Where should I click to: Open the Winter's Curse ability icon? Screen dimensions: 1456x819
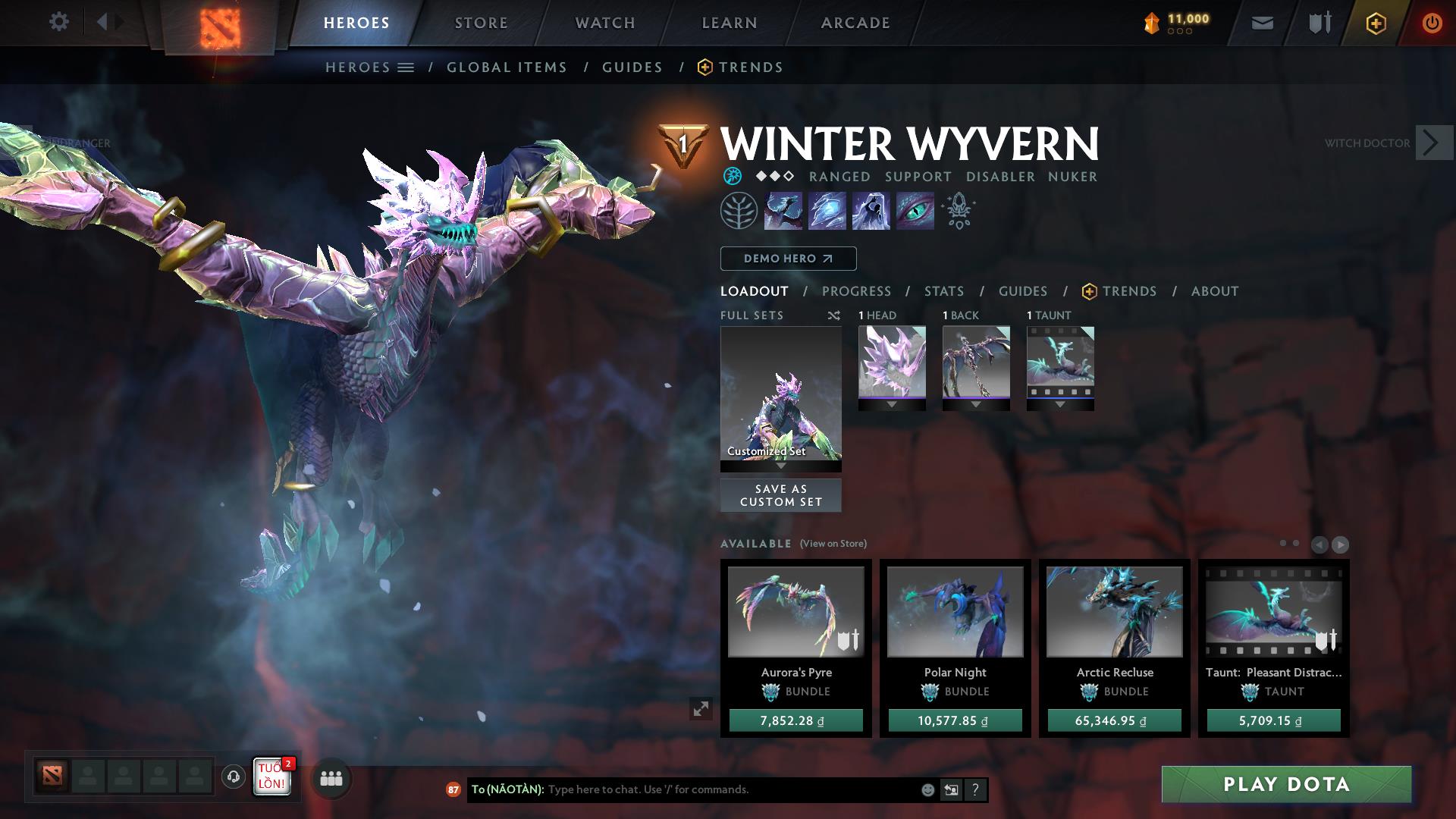pos(916,210)
